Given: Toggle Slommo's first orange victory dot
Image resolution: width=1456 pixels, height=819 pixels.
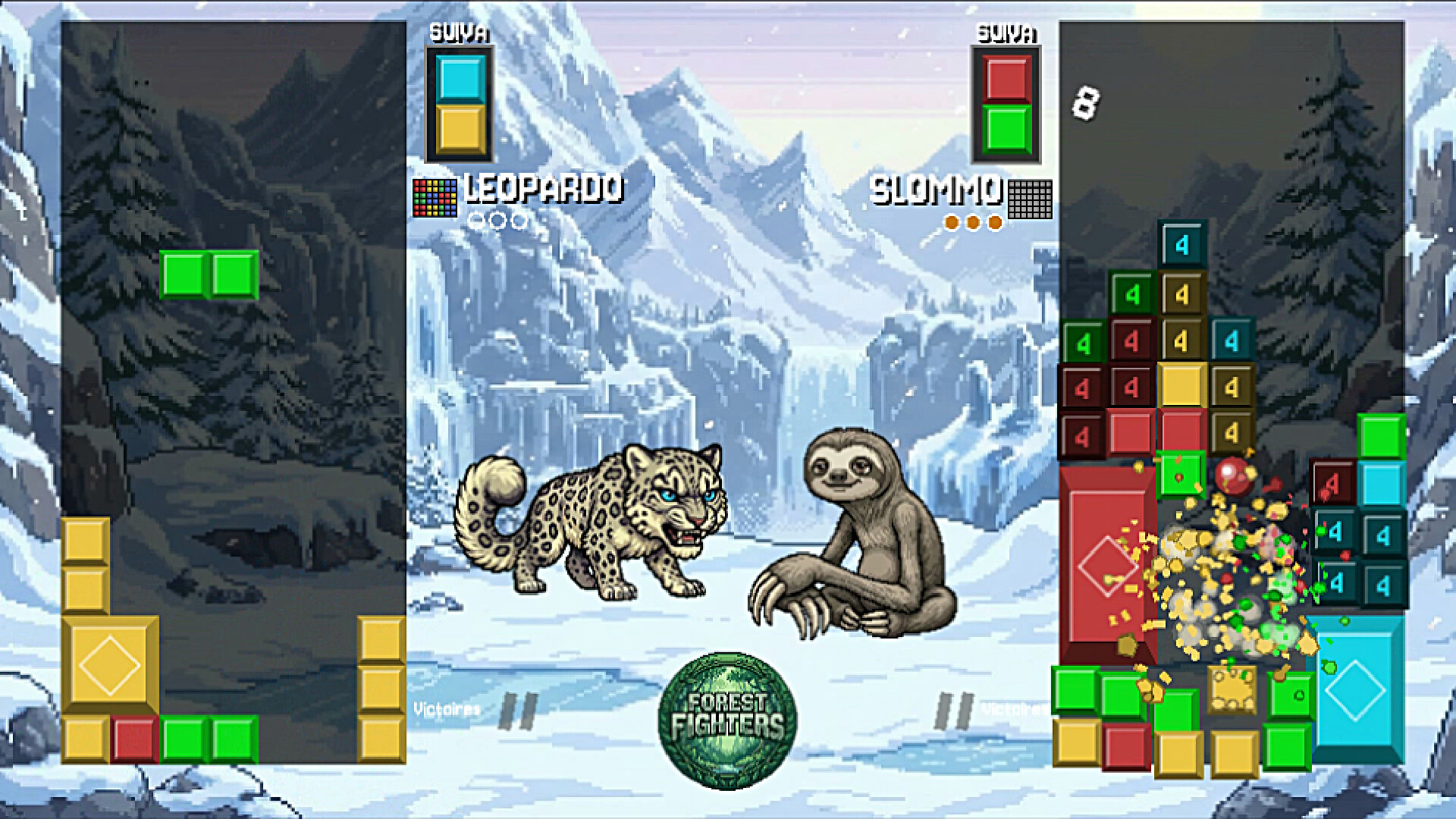Looking at the screenshot, I should [951, 221].
